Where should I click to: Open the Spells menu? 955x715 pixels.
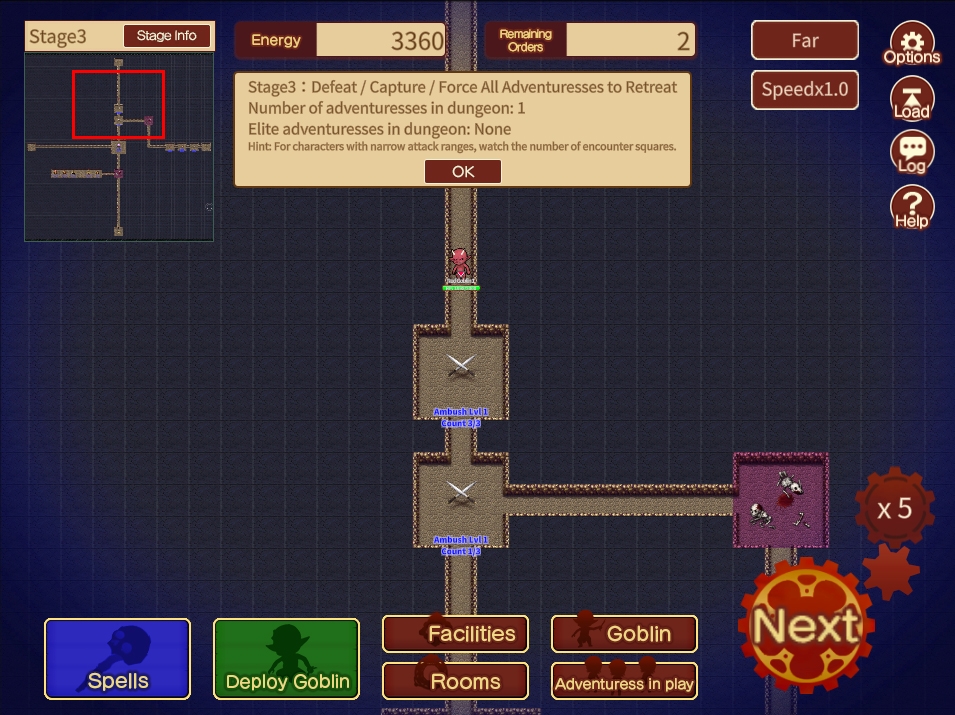point(117,658)
